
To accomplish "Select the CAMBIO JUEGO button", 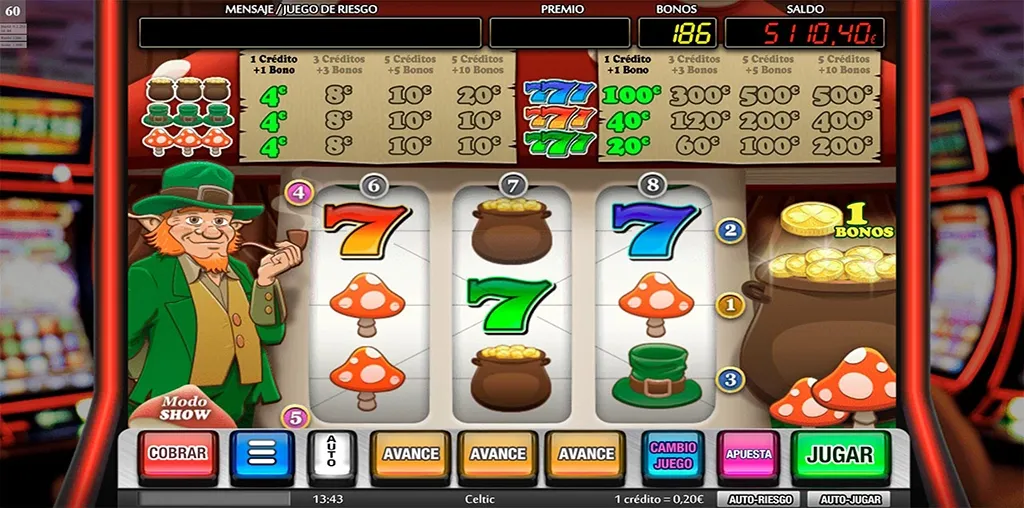I will coord(672,455).
